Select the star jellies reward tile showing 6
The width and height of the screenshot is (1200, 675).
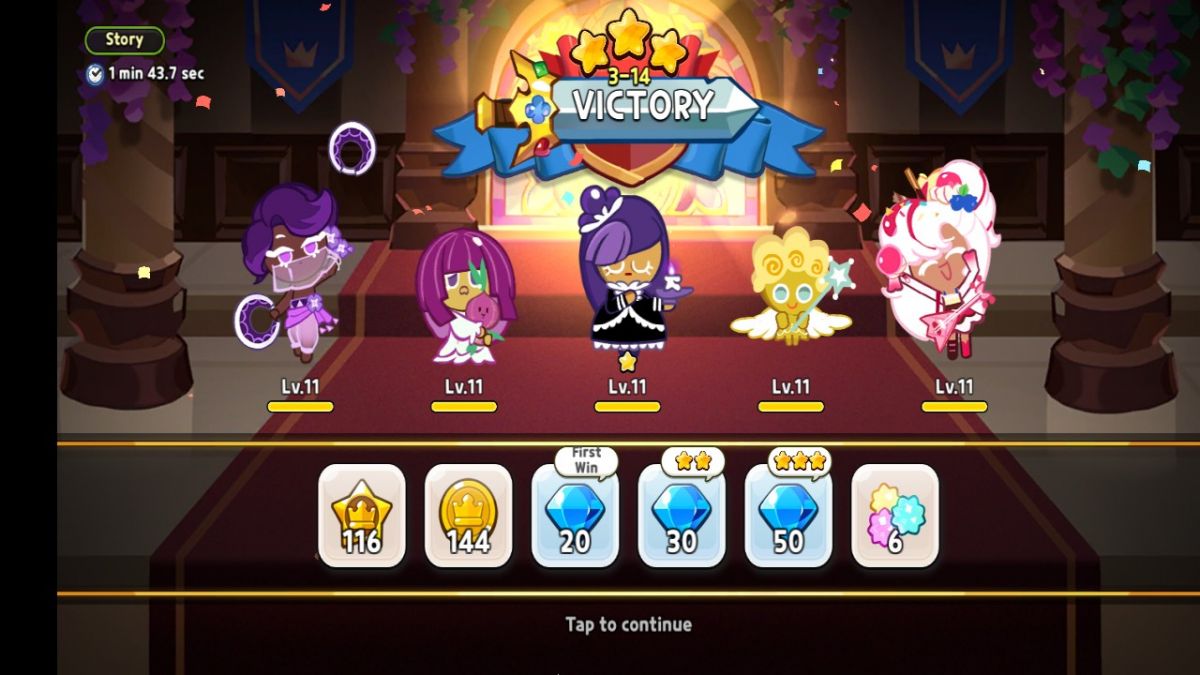point(895,516)
